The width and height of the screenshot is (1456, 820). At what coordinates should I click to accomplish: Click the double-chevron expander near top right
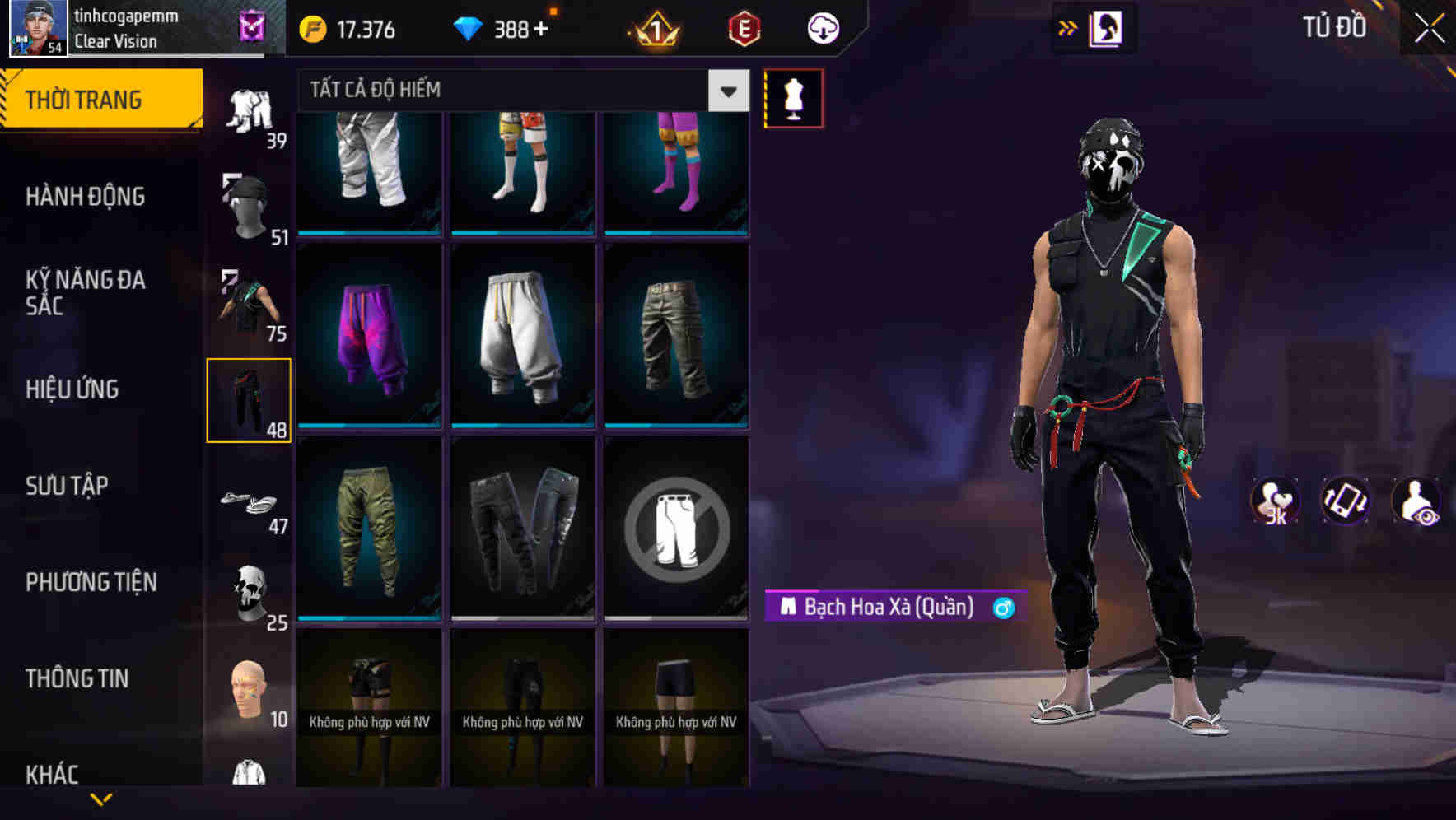[1068, 27]
